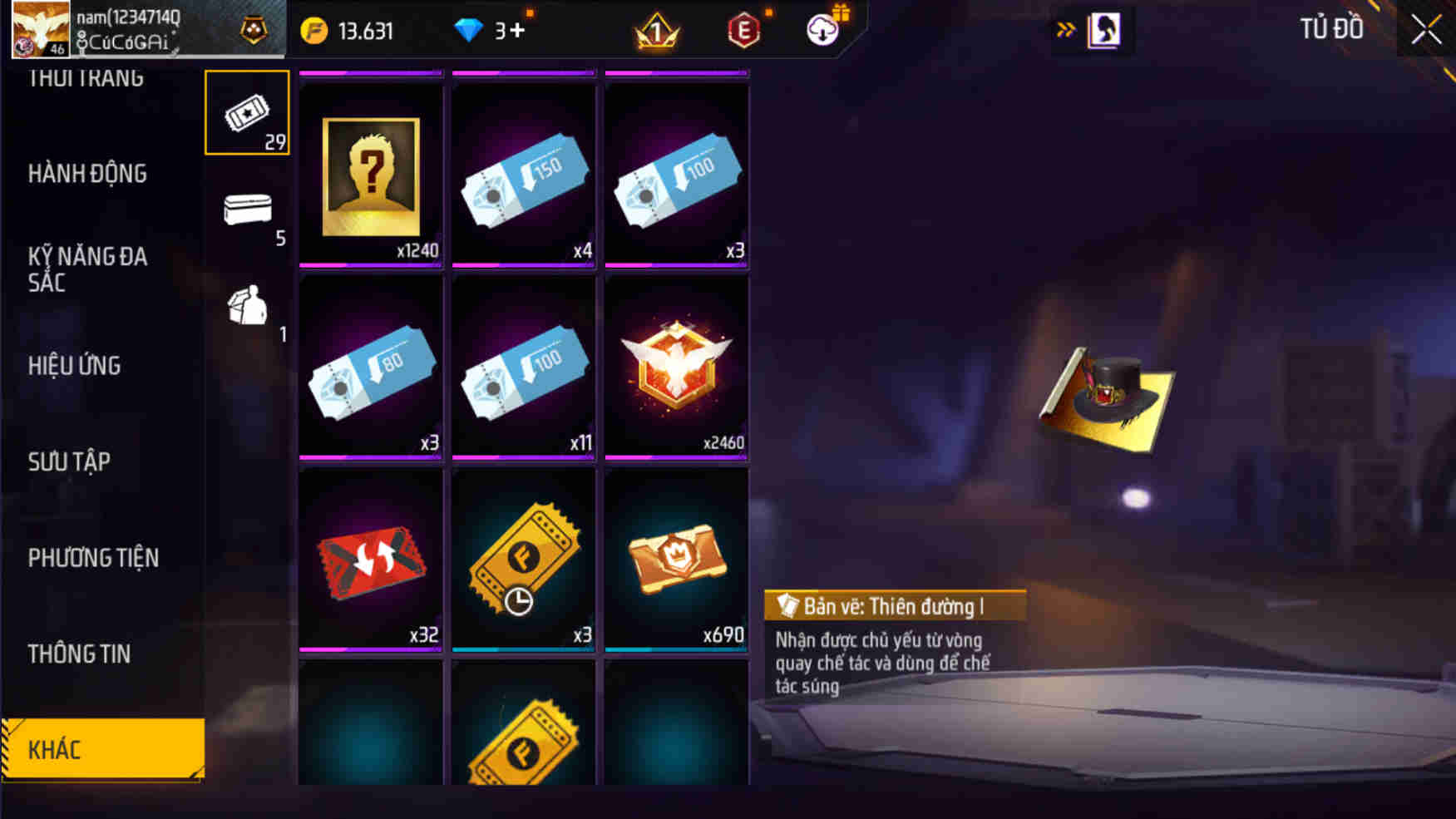The height and width of the screenshot is (819, 1456).
Task: Select the golden eagle badge x2460
Action: coord(675,368)
